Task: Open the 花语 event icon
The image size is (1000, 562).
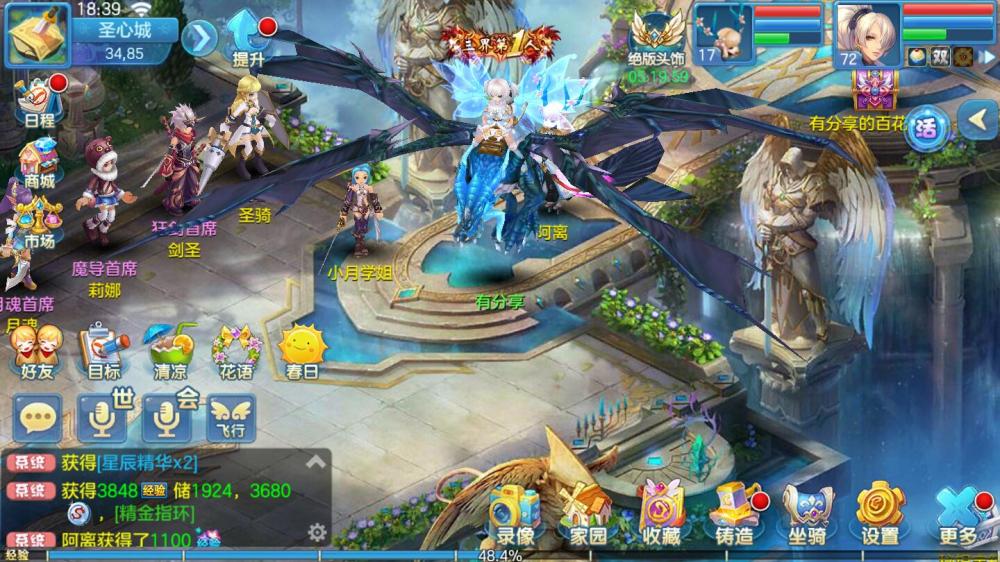Action: [235, 352]
